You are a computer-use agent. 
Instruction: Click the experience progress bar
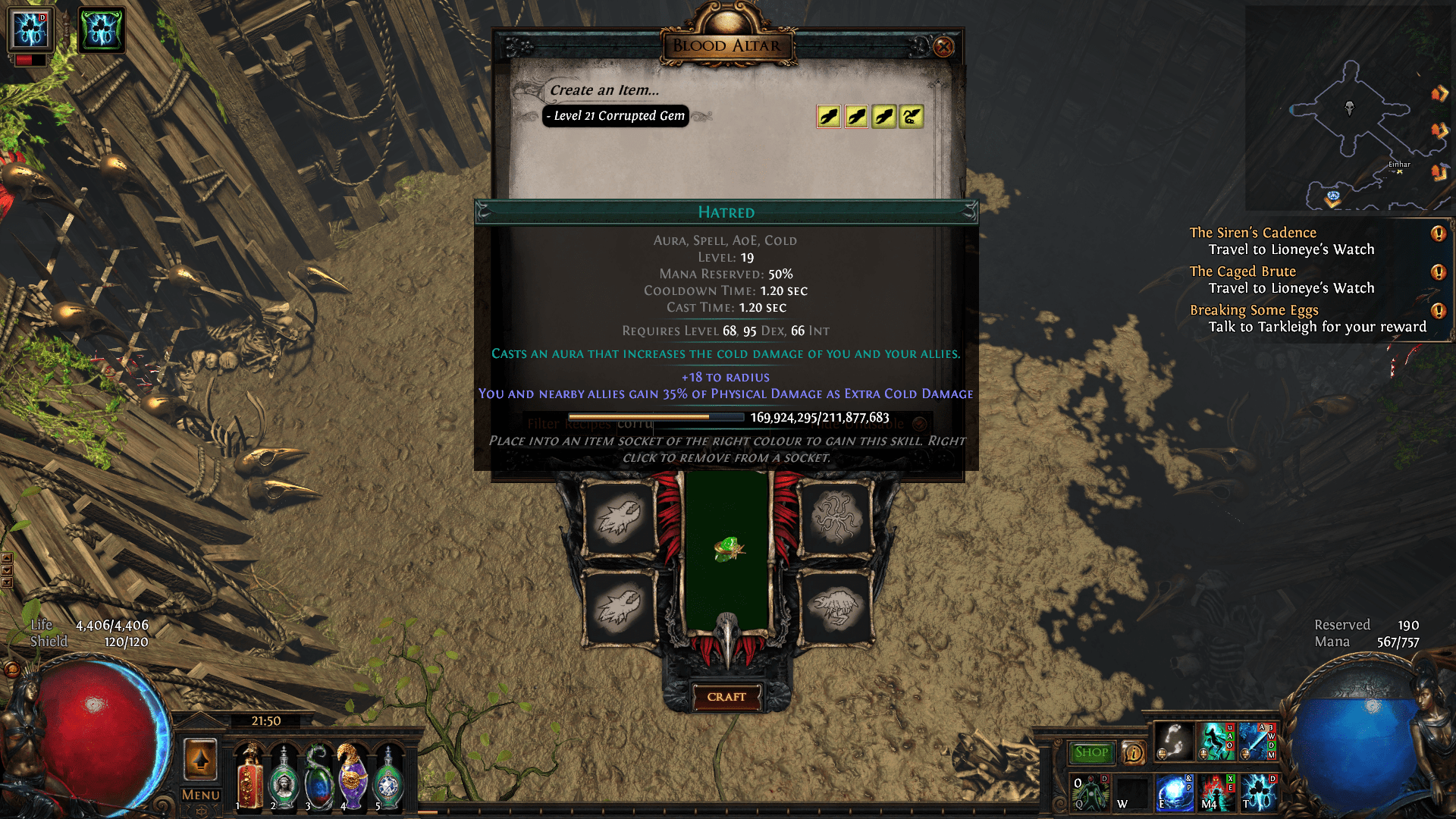pyautogui.click(x=657, y=416)
